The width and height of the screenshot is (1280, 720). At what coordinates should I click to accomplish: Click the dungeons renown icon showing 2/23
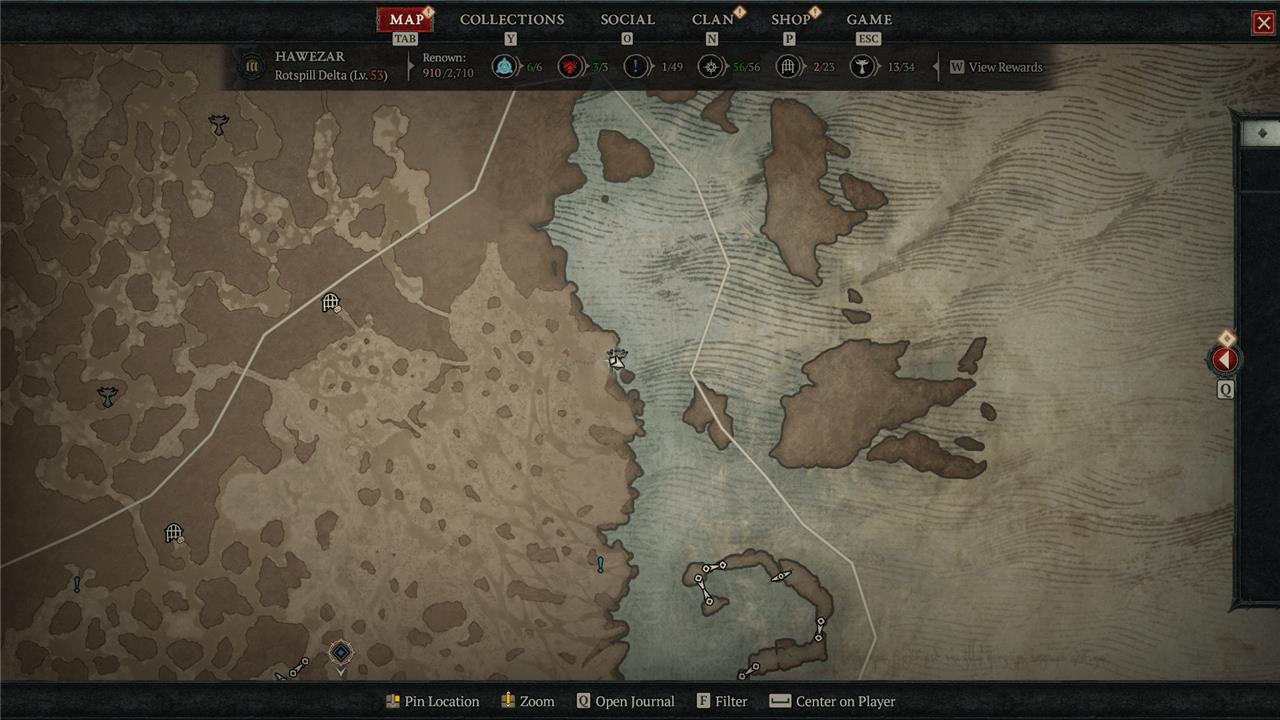(789, 67)
